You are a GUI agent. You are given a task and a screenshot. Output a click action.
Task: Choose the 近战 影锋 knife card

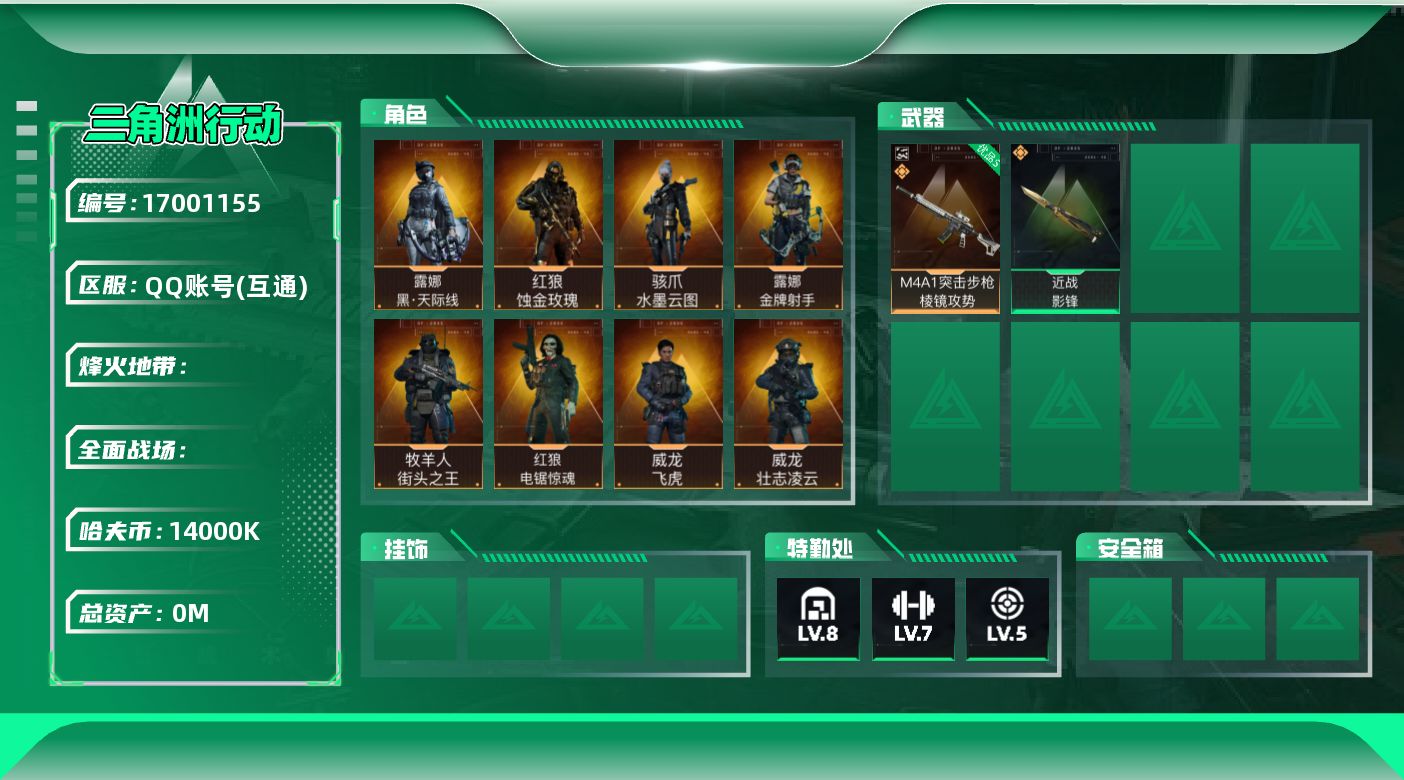(1065, 228)
